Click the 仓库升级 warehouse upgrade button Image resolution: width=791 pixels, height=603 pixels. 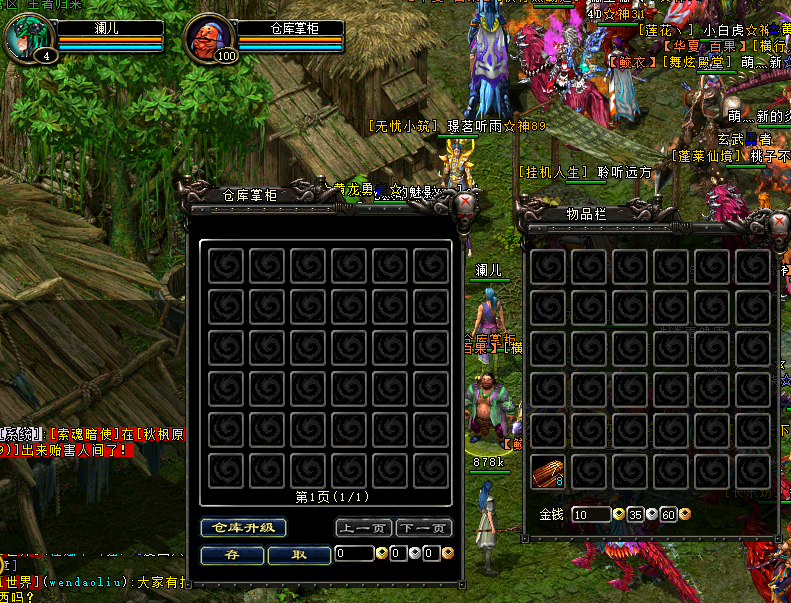243,528
